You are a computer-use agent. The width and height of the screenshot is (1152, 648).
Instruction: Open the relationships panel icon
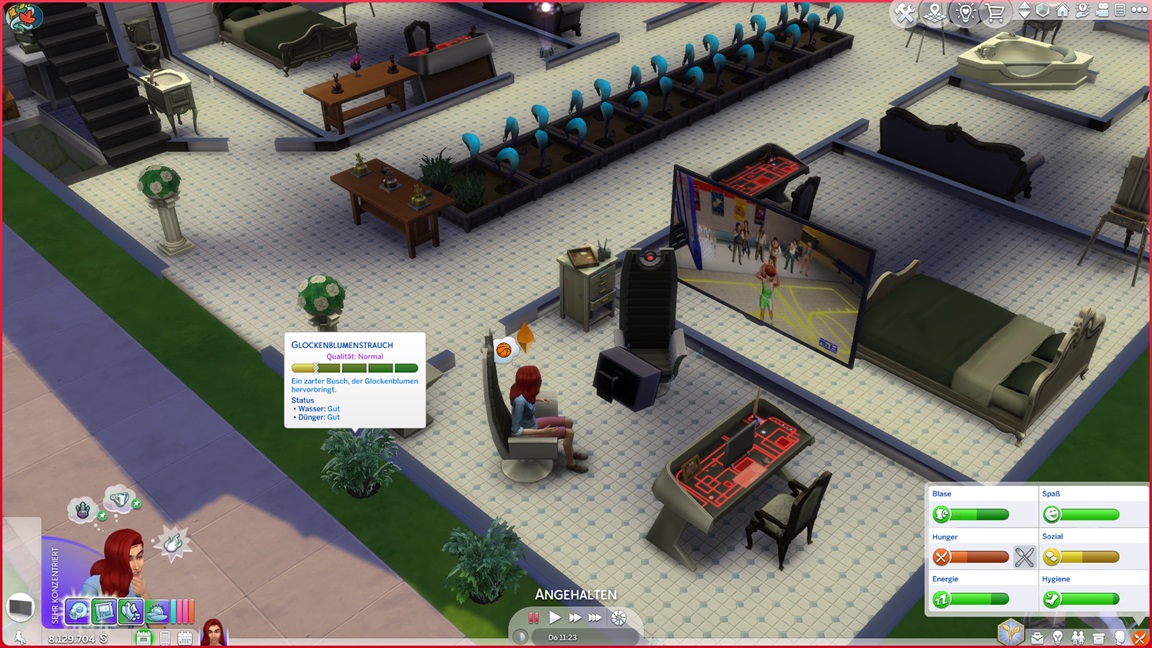1078,637
